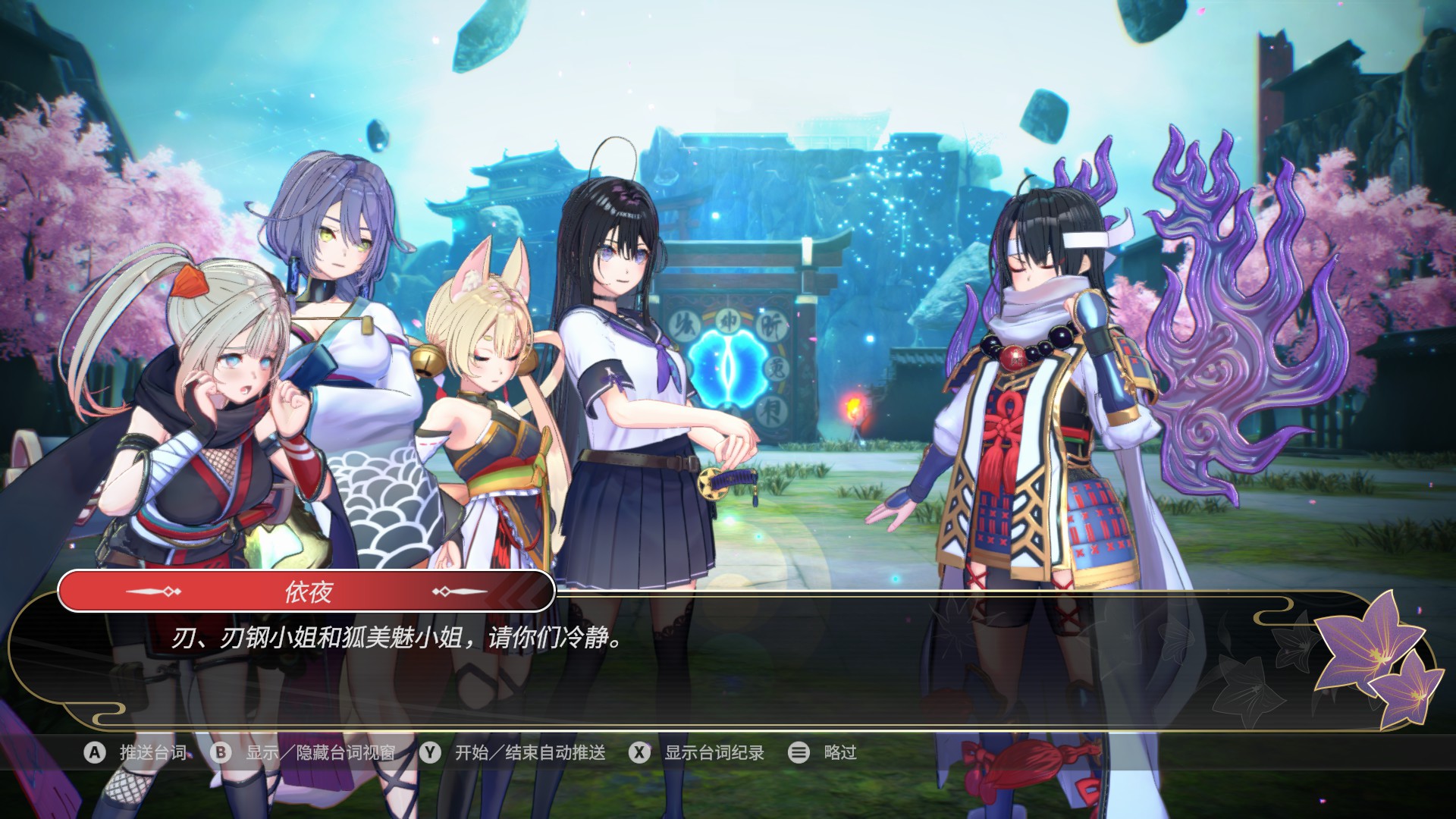Click the B controller button icon

(x=221, y=752)
